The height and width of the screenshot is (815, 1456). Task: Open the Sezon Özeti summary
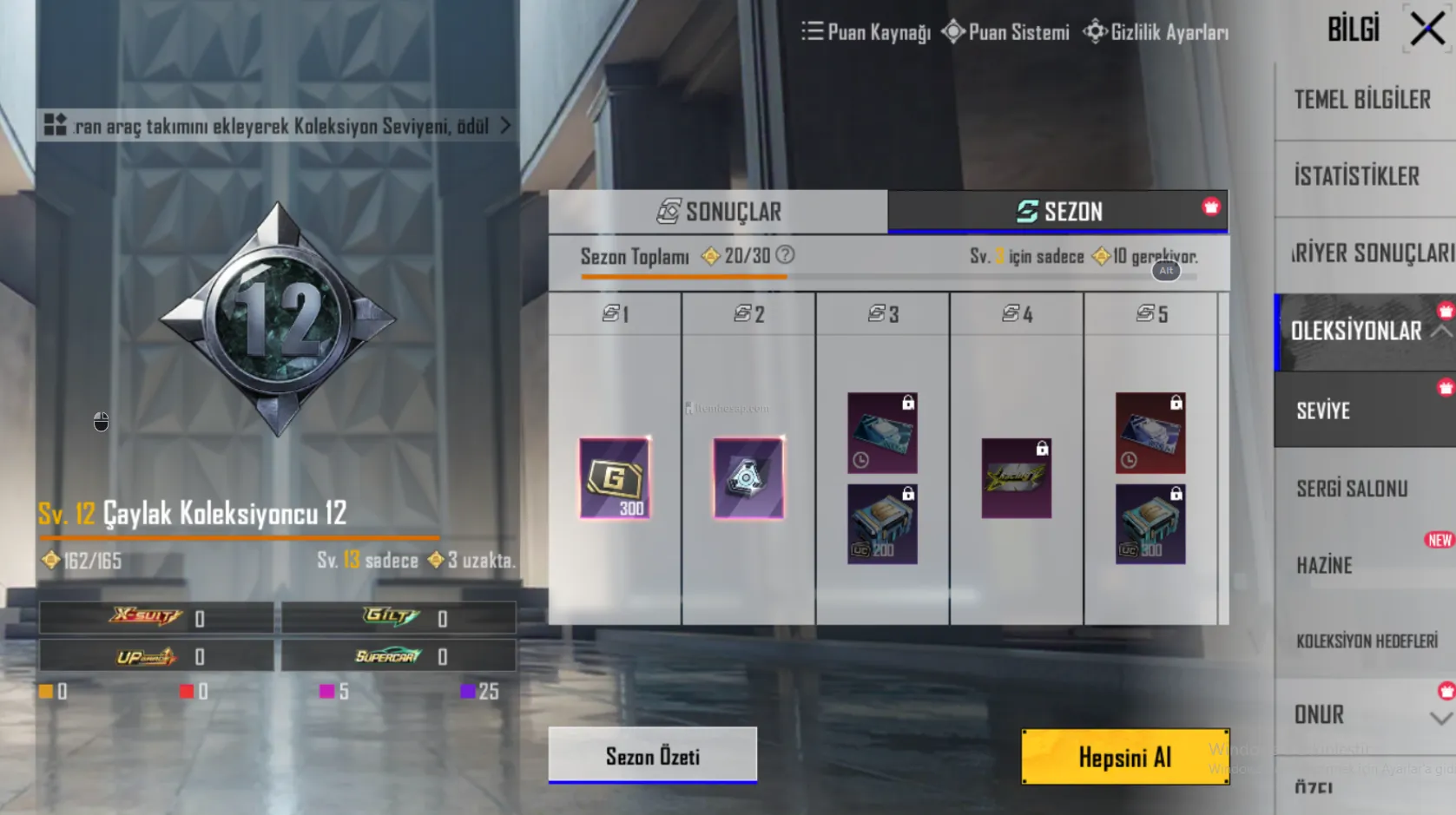pos(652,756)
